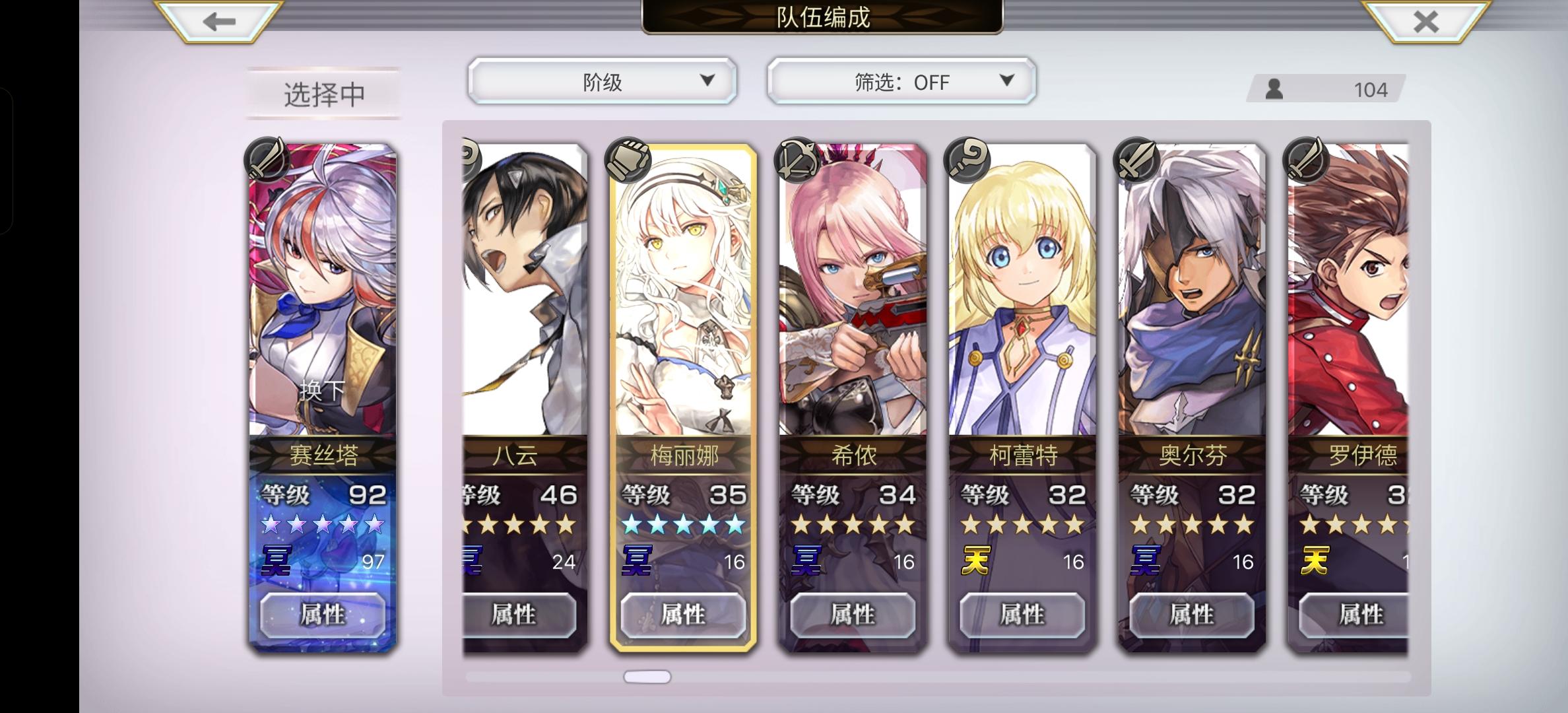Click the 冥 badge on 奥尔芬's card

pyautogui.click(x=1147, y=563)
